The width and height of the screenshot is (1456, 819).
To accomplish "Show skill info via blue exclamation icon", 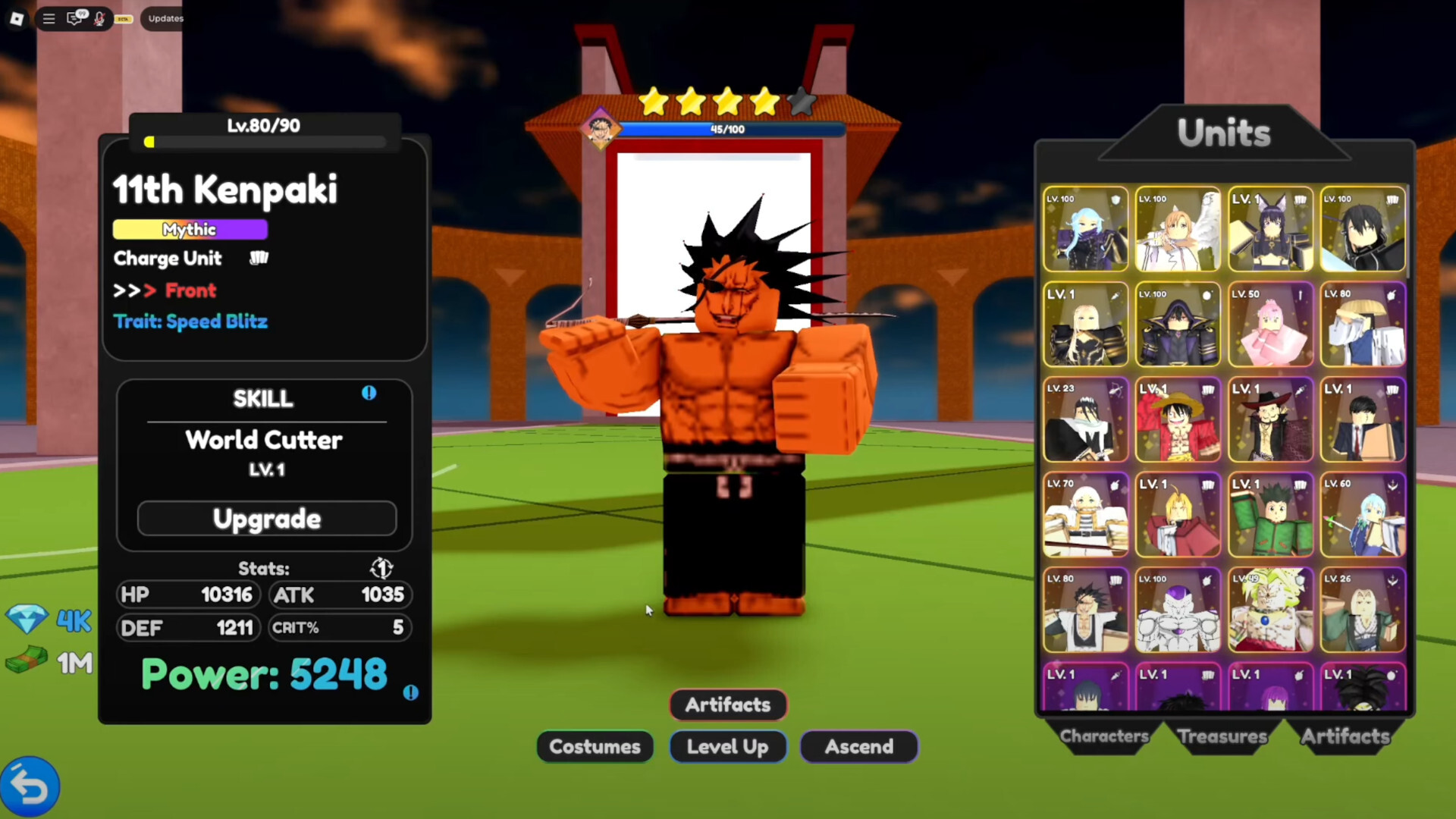I will pyautogui.click(x=369, y=393).
